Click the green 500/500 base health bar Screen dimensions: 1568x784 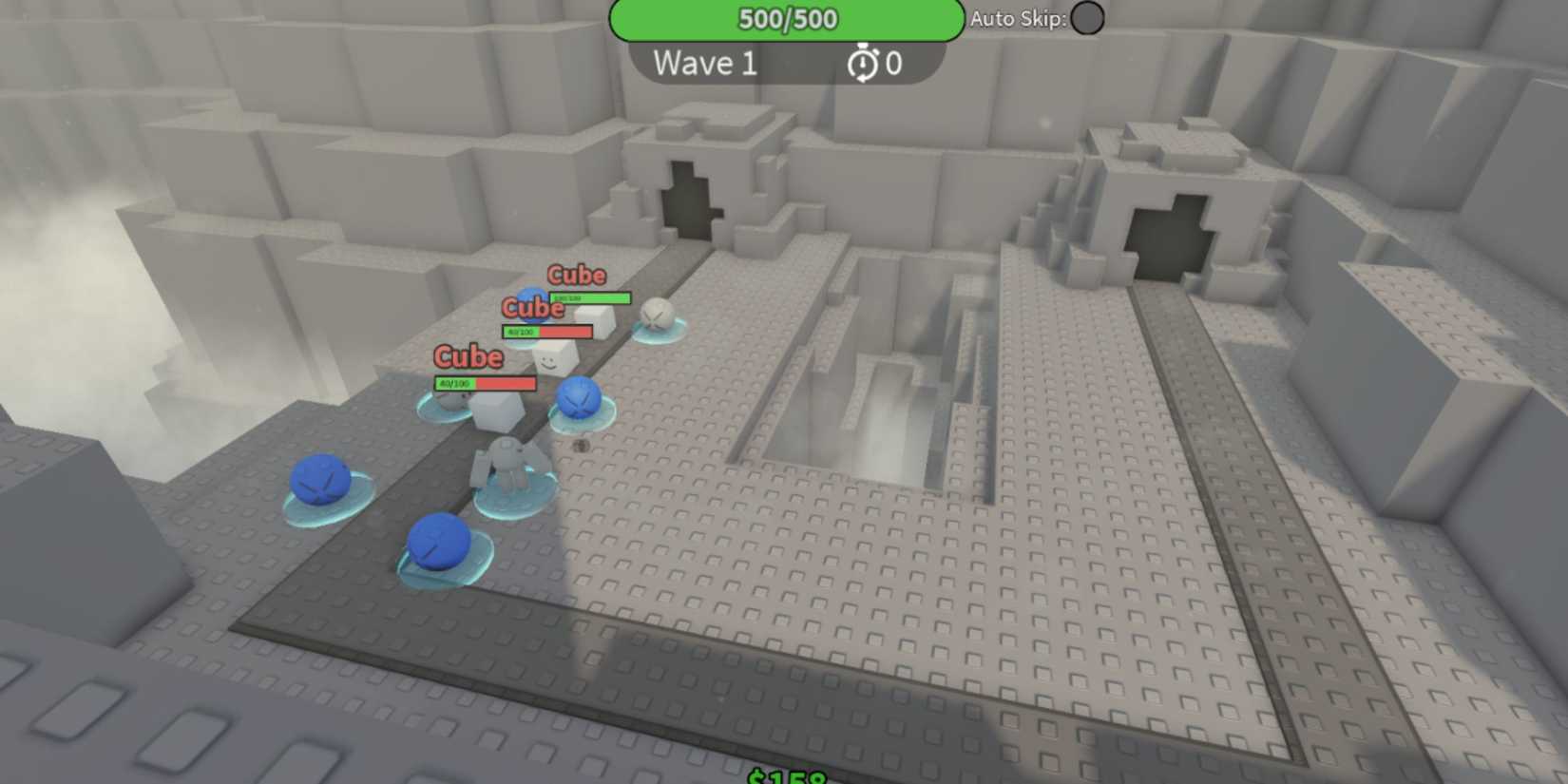point(786,19)
